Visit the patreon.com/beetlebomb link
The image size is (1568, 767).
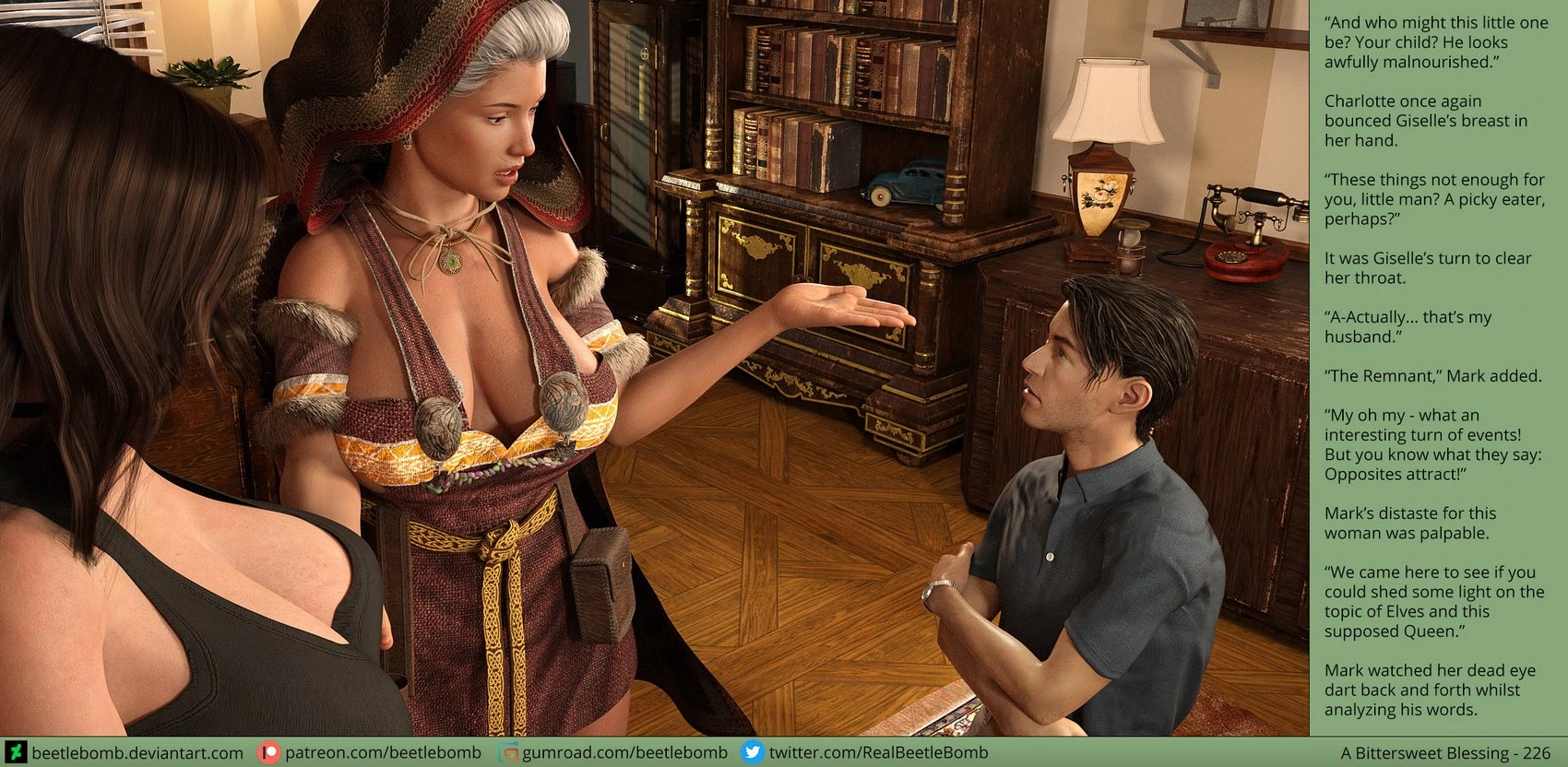pyautogui.click(x=382, y=753)
